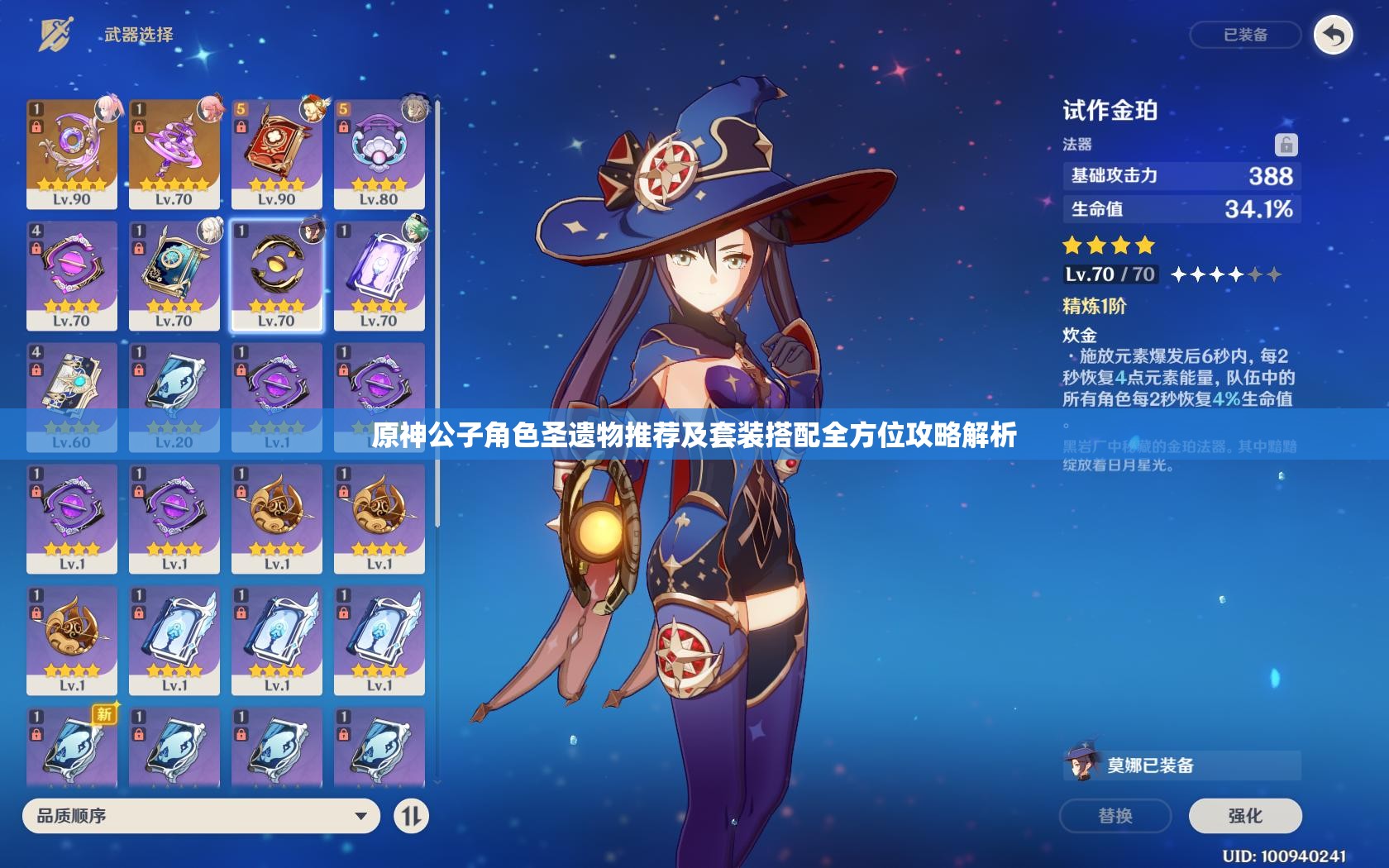Click the equipped character icon on the selected Lv.70 catalyst

tap(312, 229)
